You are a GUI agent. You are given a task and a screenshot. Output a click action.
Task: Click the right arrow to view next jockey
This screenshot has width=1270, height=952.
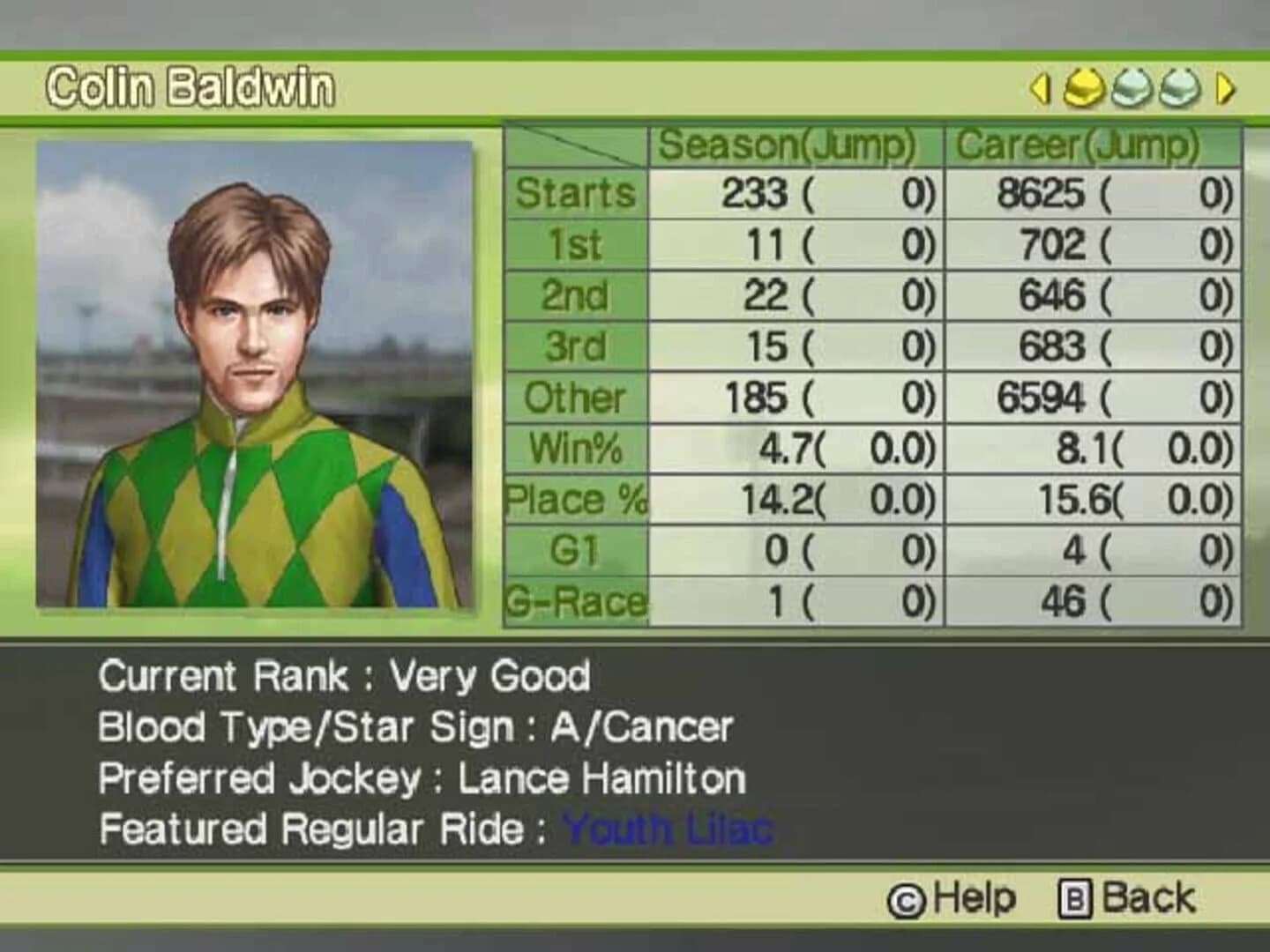pyautogui.click(x=1223, y=88)
